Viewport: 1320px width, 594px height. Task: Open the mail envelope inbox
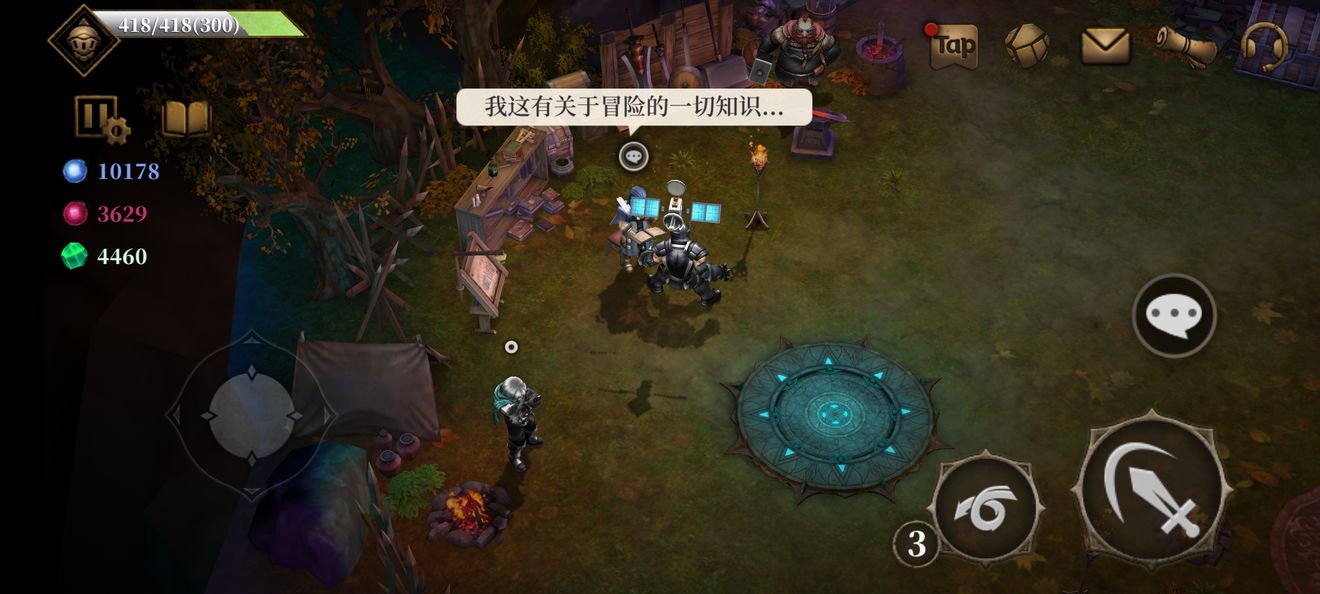pos(1105,46)
